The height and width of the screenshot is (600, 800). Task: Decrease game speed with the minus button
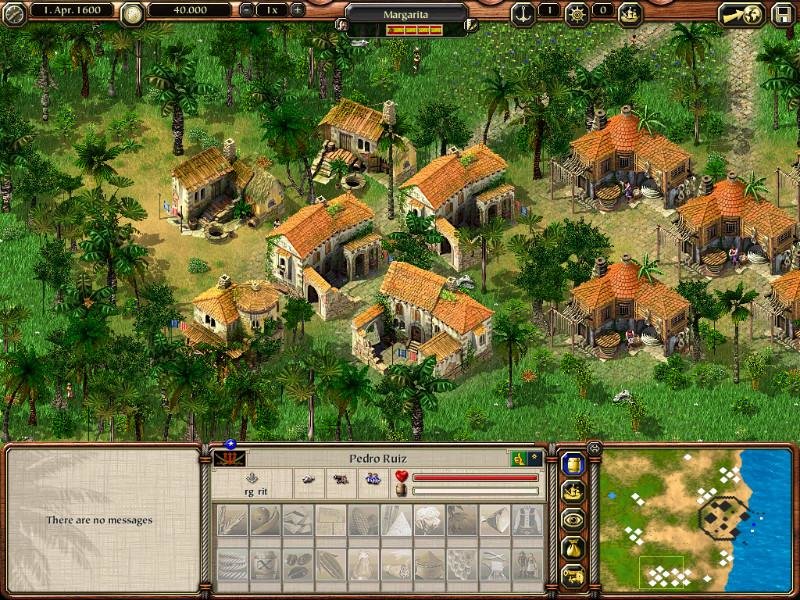click(x=247, y=9)
